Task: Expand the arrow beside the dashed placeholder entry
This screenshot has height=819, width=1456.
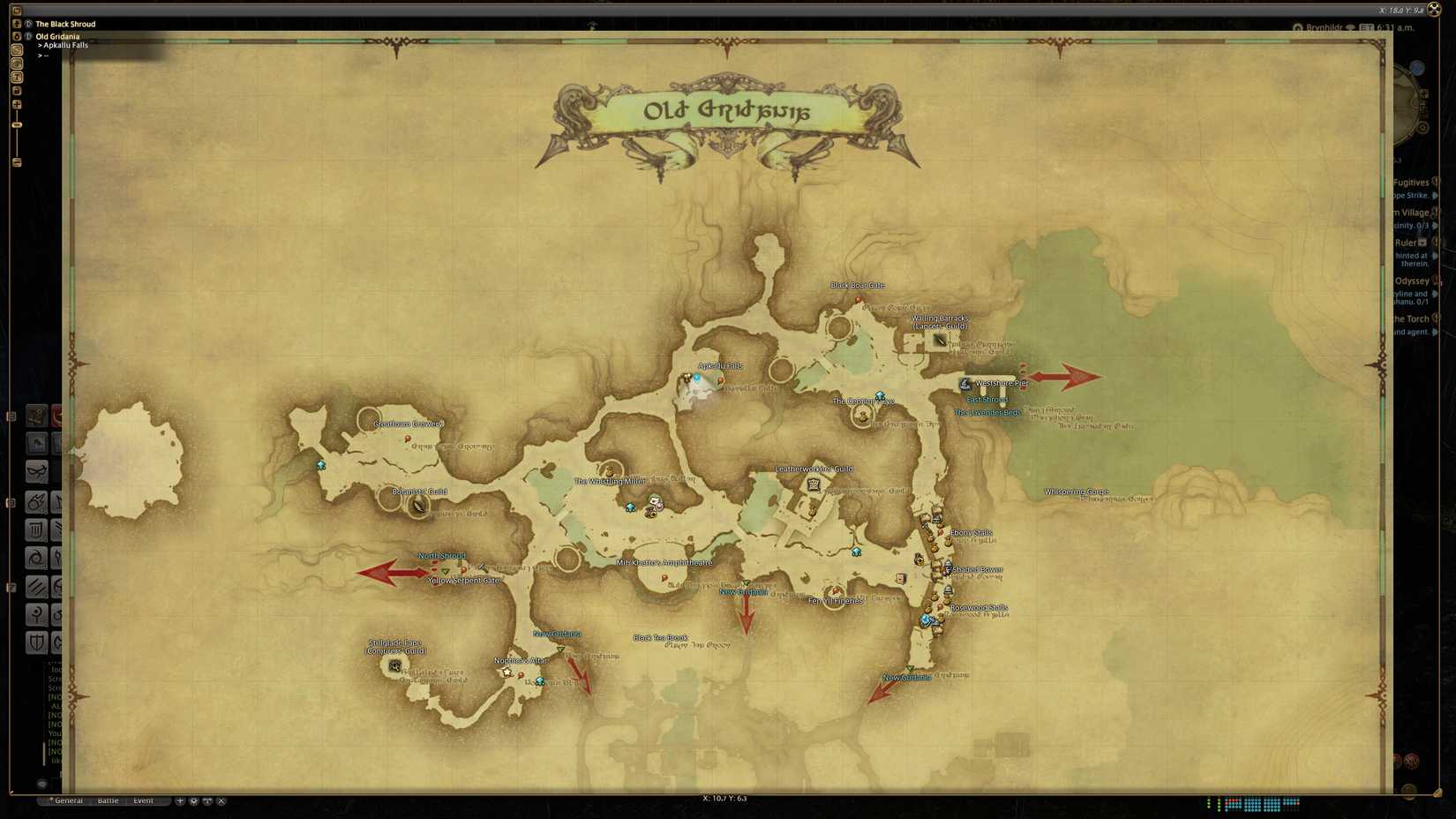Action: pos(40,55)
